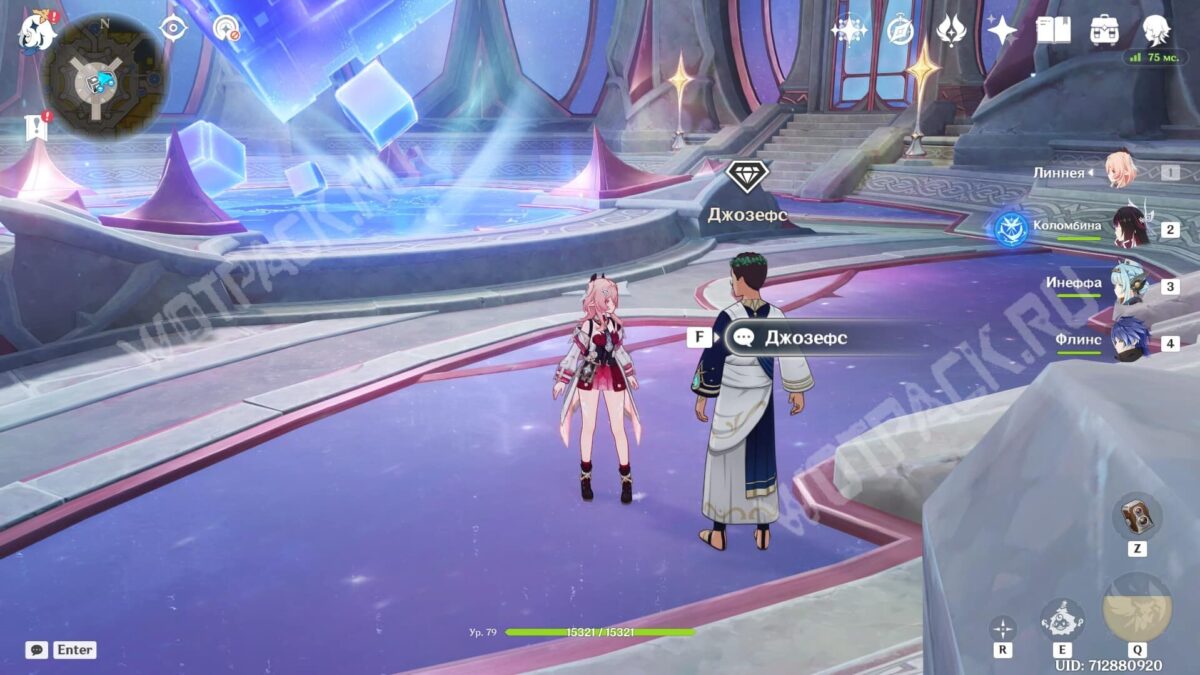This screenshot has width=1200, height=675.
Task: Use the camera gadget icon
Action: coord(1136,516)
